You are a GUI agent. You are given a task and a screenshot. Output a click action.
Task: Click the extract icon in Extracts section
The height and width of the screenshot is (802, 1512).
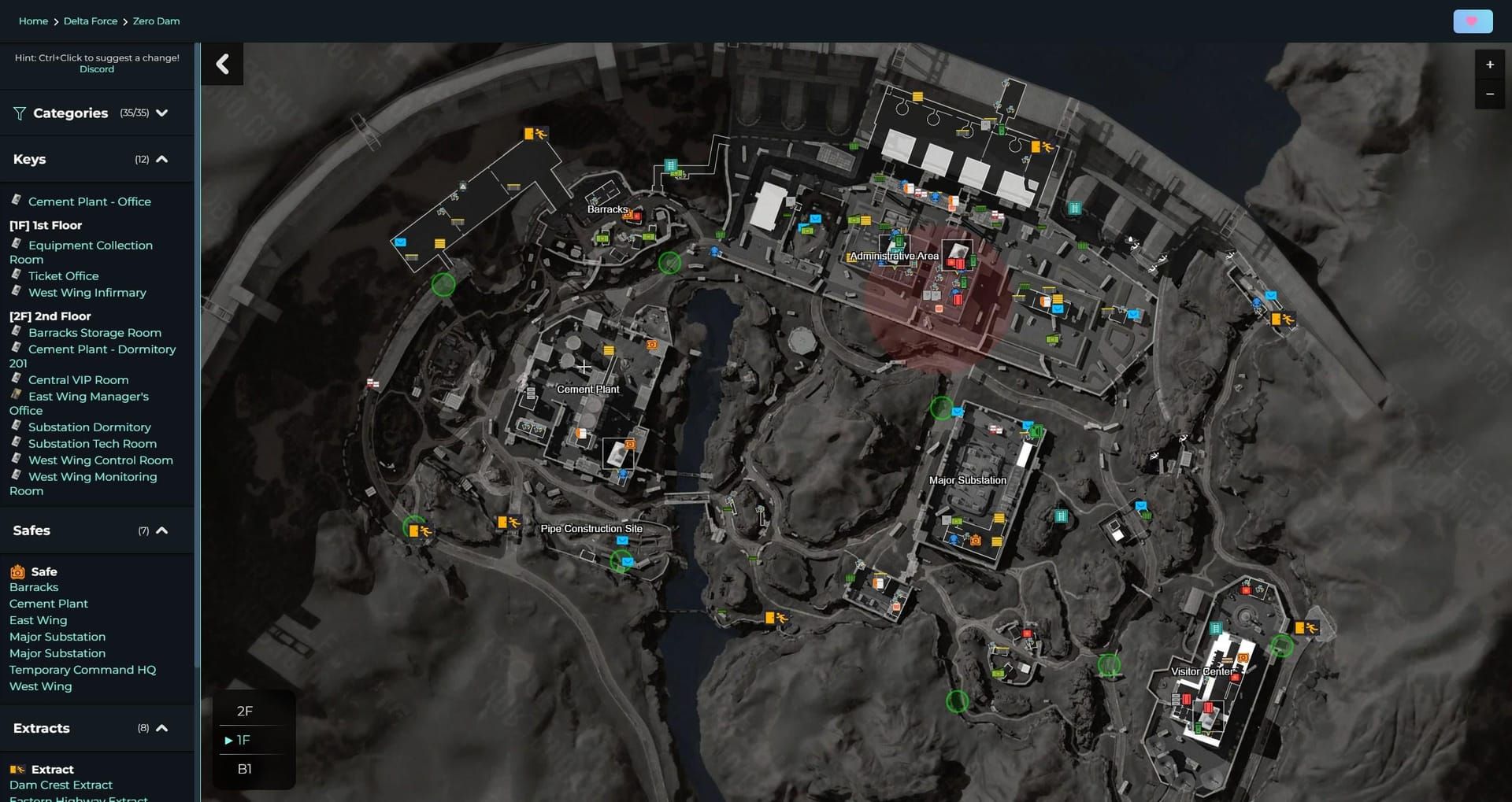[x=17, y=769]
